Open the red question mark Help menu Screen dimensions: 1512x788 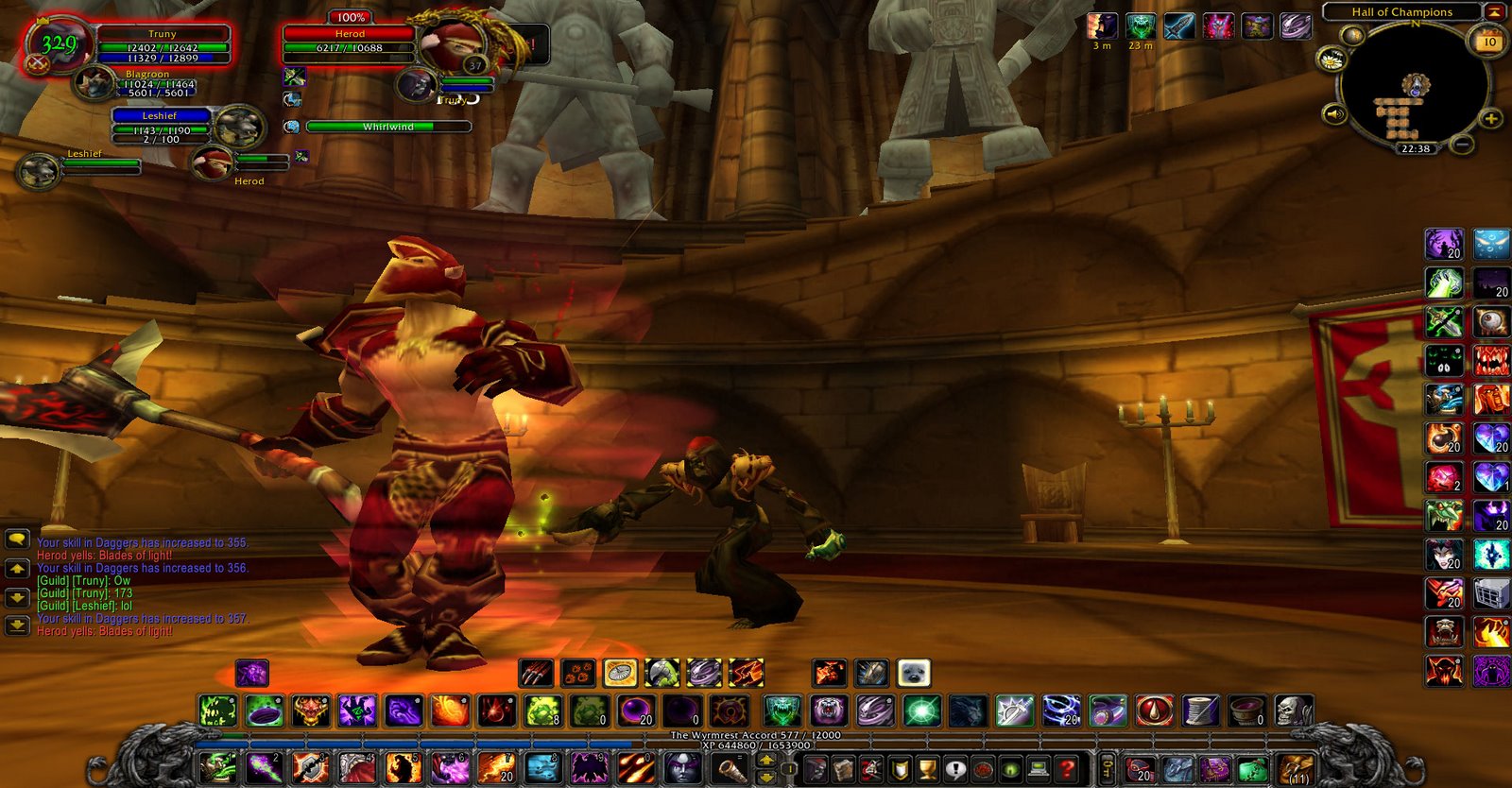(x=1067, y=769)
